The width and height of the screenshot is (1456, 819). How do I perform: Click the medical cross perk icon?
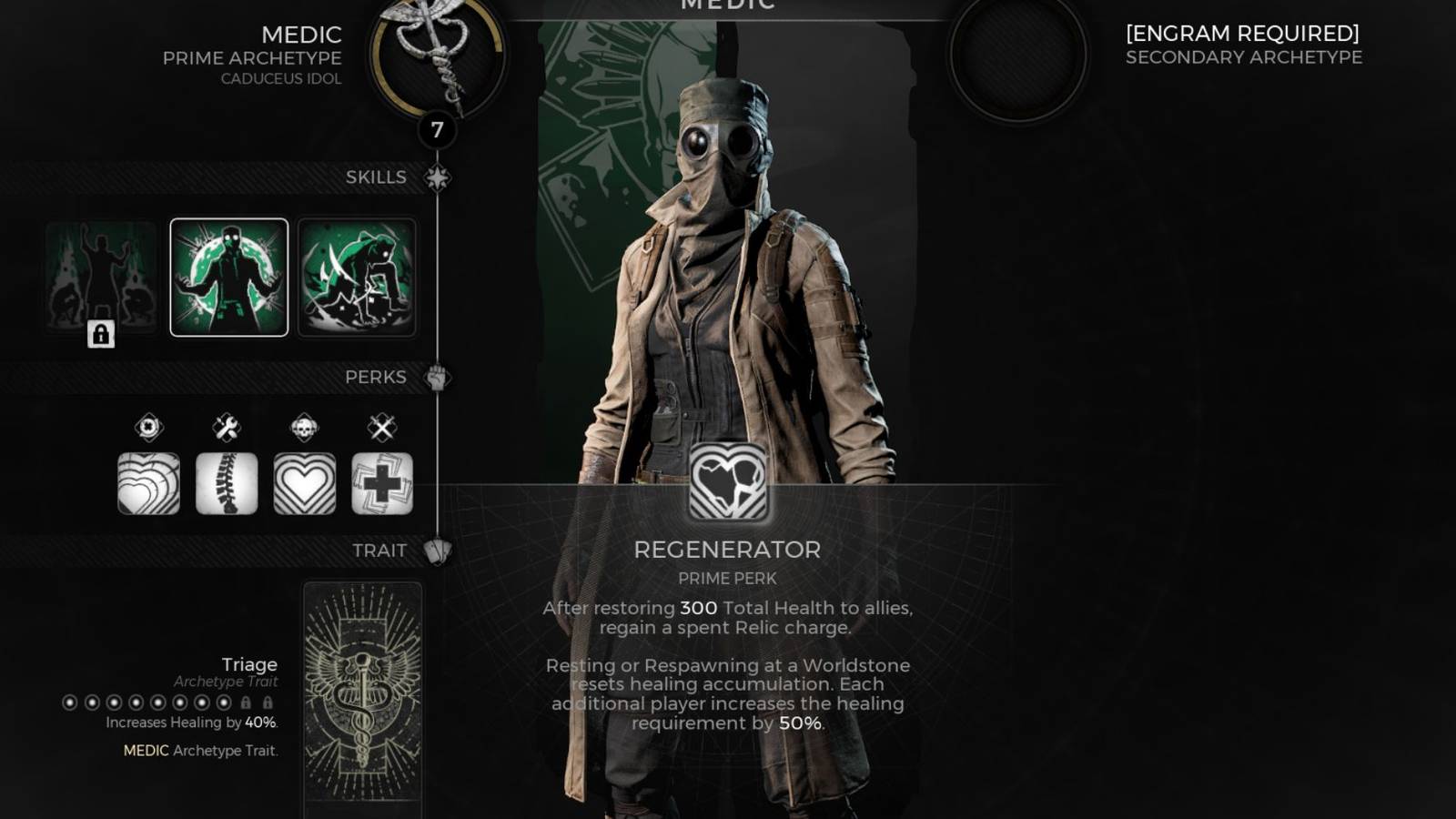click(381, 482)
